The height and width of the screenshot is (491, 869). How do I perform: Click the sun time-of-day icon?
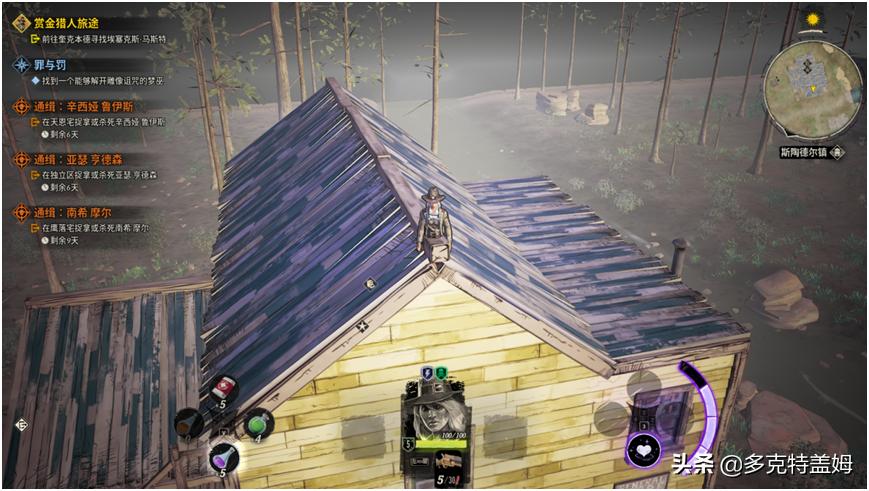click(x=812, y=20)
